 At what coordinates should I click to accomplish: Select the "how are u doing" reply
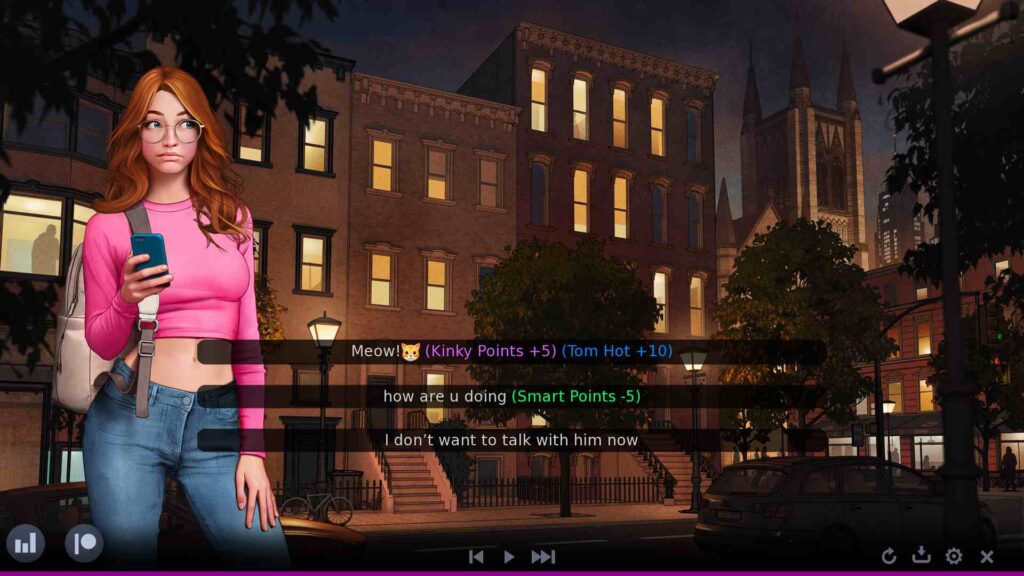(511, 396)
